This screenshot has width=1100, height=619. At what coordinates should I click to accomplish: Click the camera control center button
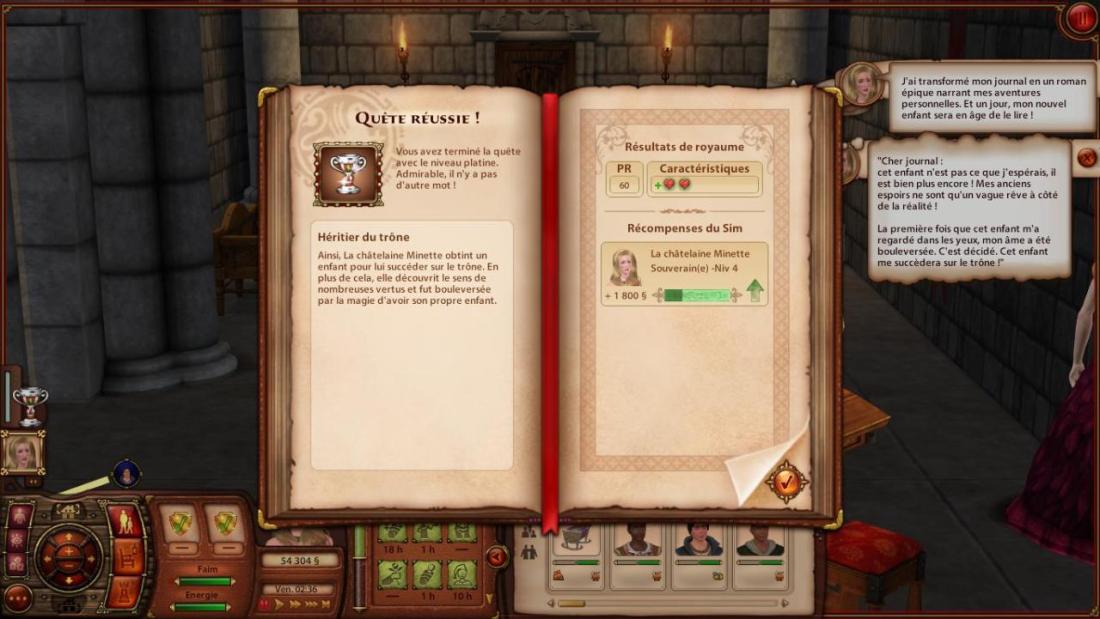pos(68,557)
